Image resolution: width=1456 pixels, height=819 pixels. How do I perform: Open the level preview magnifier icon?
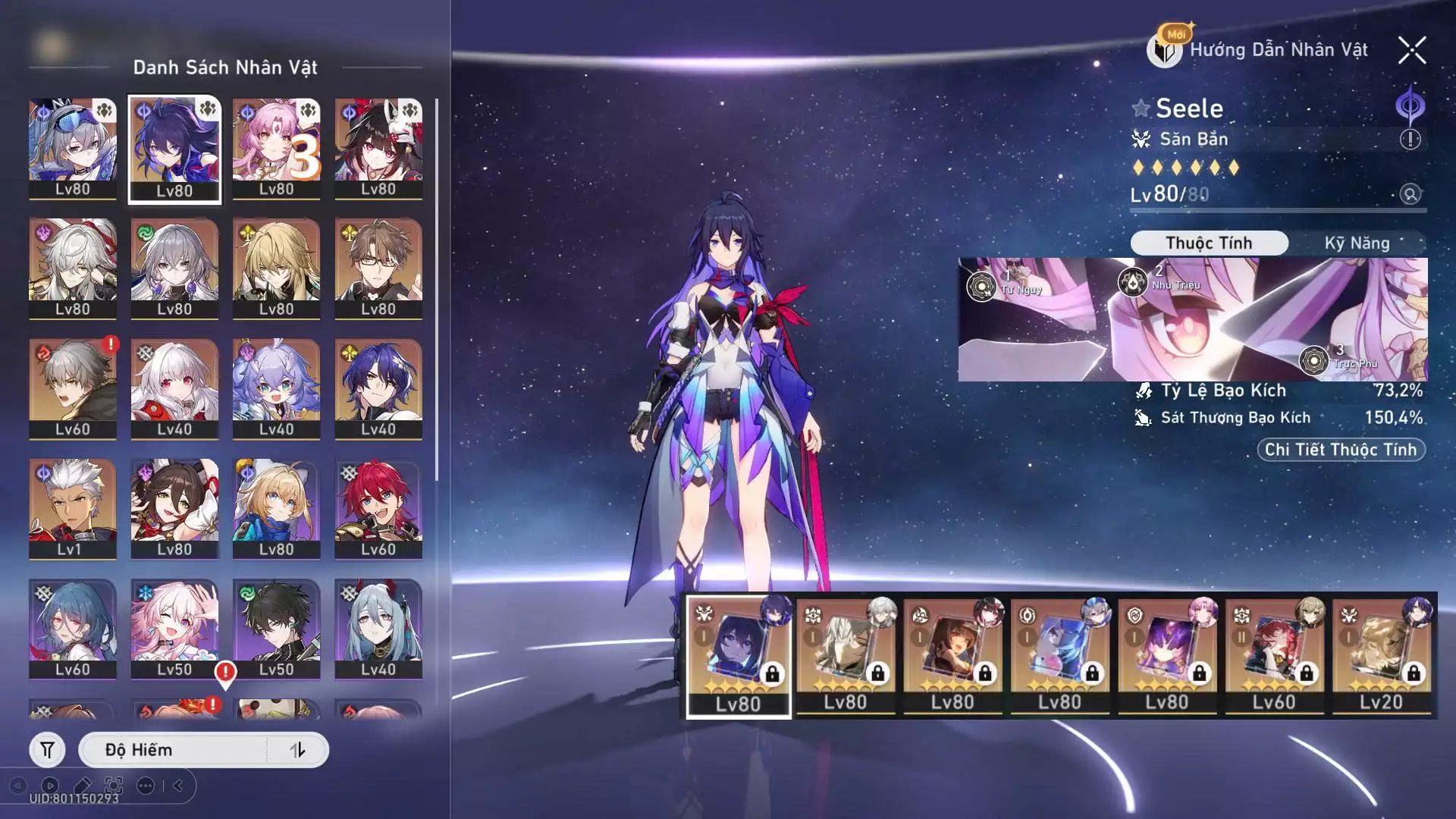click(x=1410, y=194)
